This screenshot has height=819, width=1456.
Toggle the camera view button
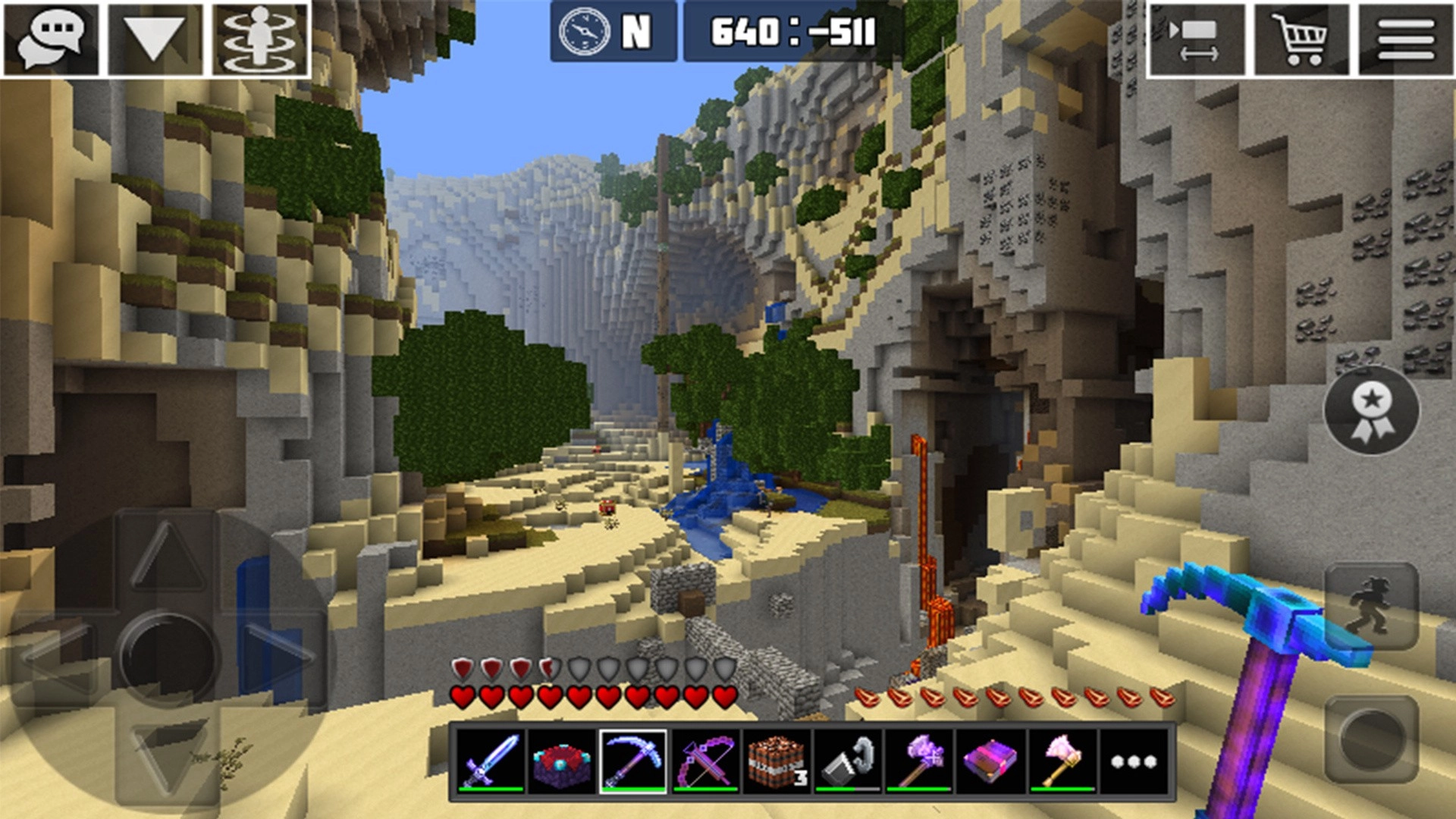tap(1197, 39)
